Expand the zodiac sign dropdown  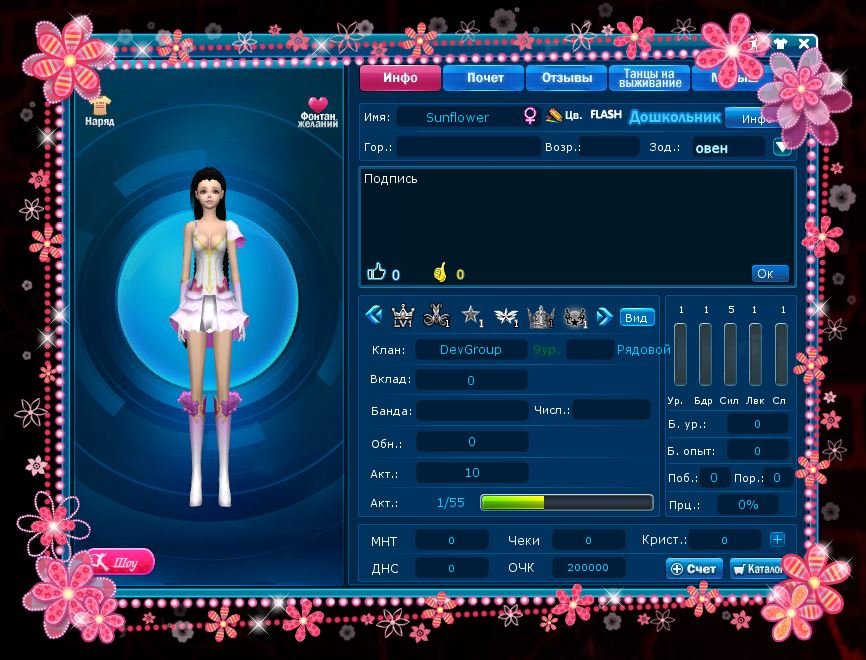(x=782, y=147)
